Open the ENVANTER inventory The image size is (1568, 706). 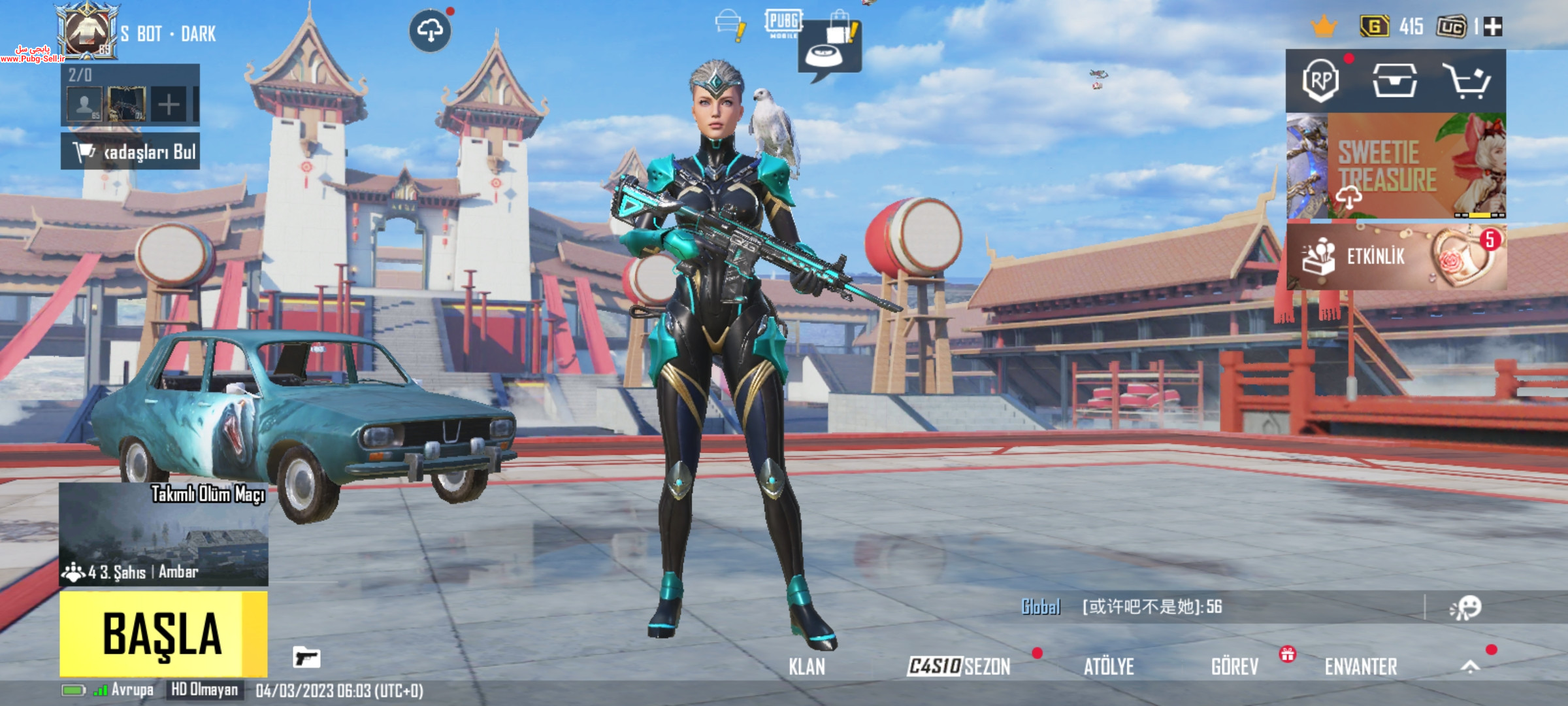[1361, 667]
